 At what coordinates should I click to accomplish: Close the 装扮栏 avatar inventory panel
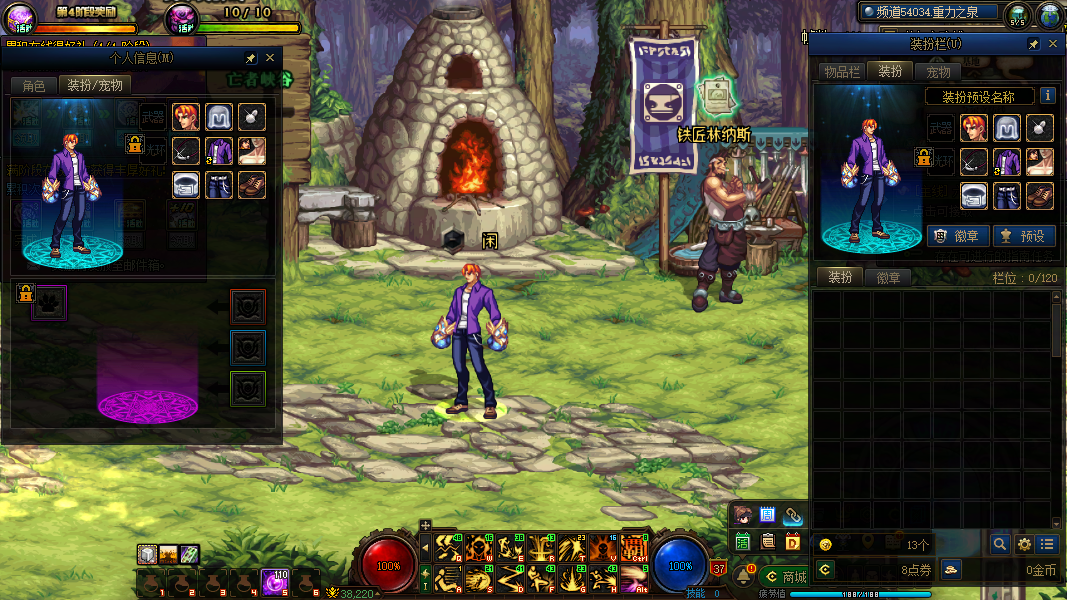[1053, 45]
